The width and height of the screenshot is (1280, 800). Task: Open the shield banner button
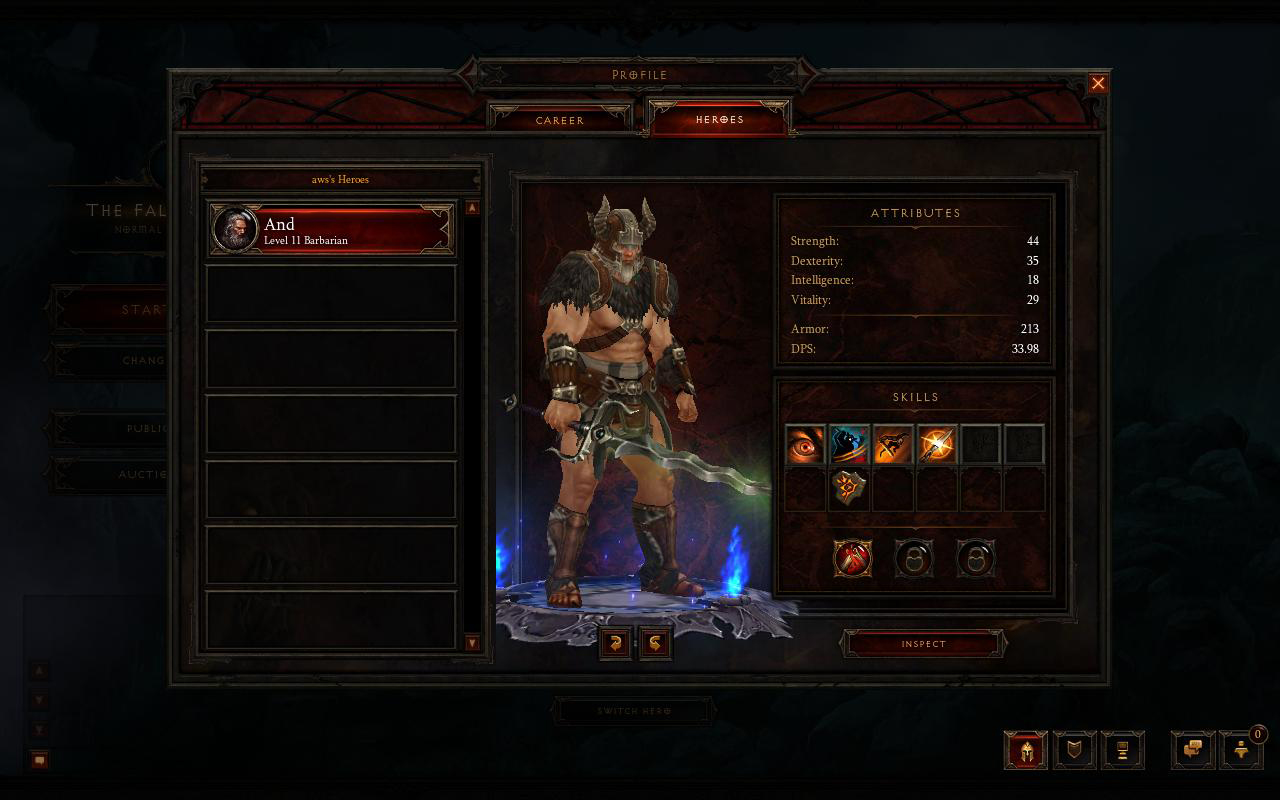pyautogui.click(x=1075, y=750)
